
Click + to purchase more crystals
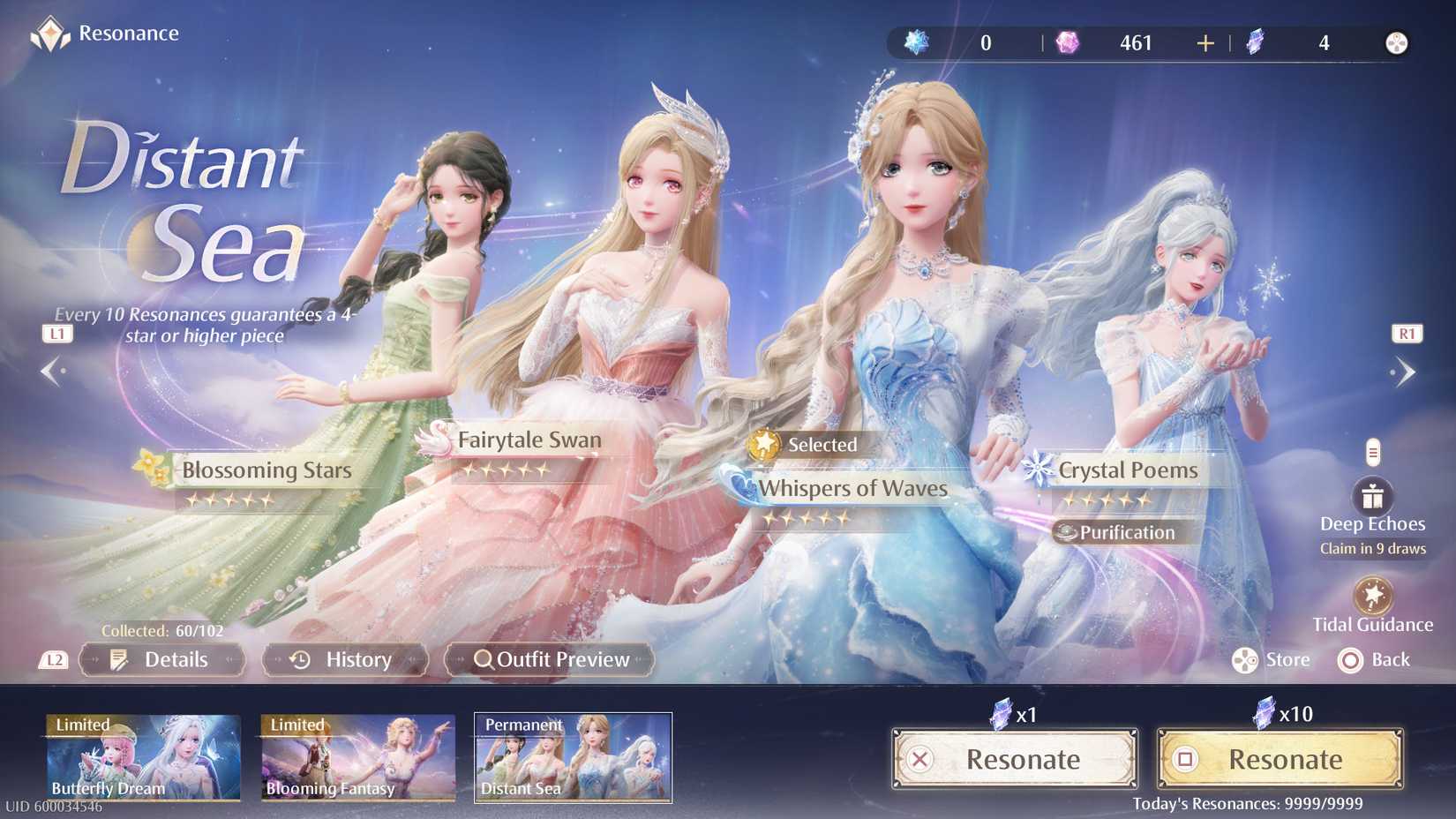(x=1204, y=41)
